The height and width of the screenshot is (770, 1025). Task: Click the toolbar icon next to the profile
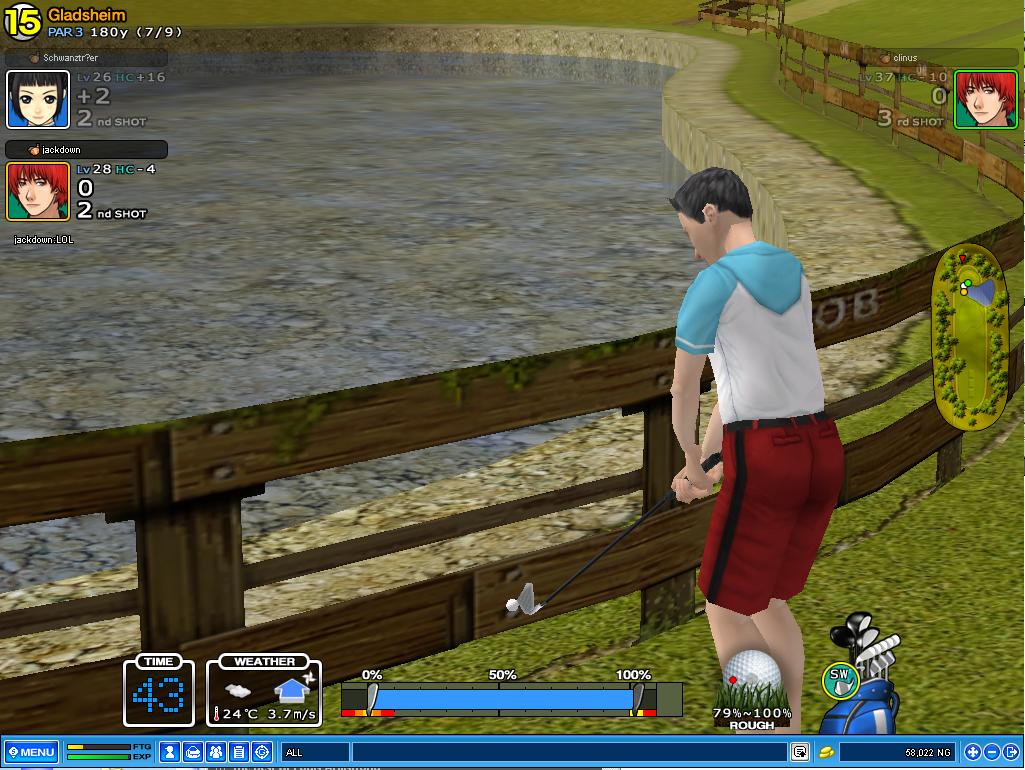(194, 752)
